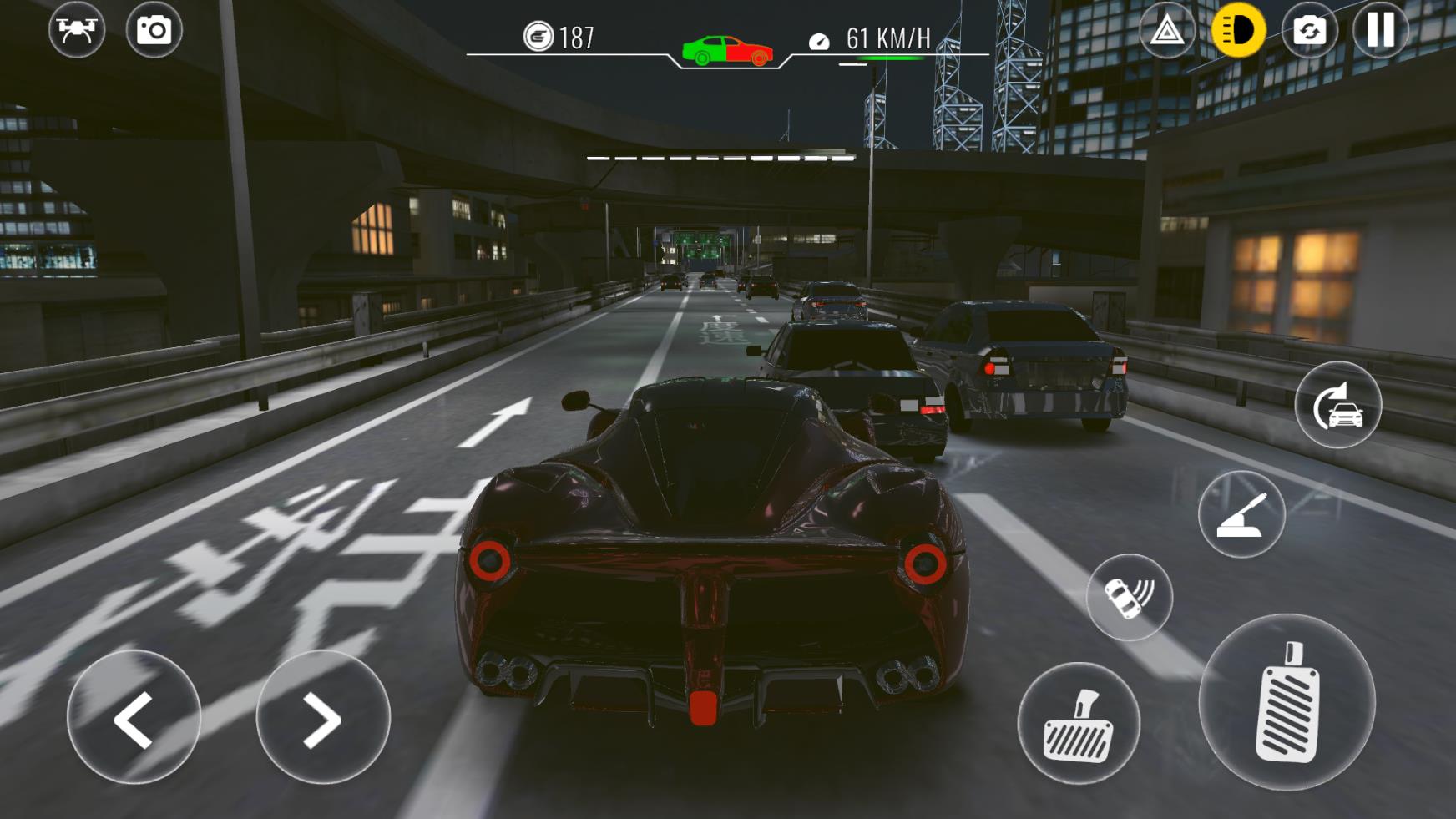Toggle the headlights off
The image size is (1456, 819).
tap(1239, 32)
